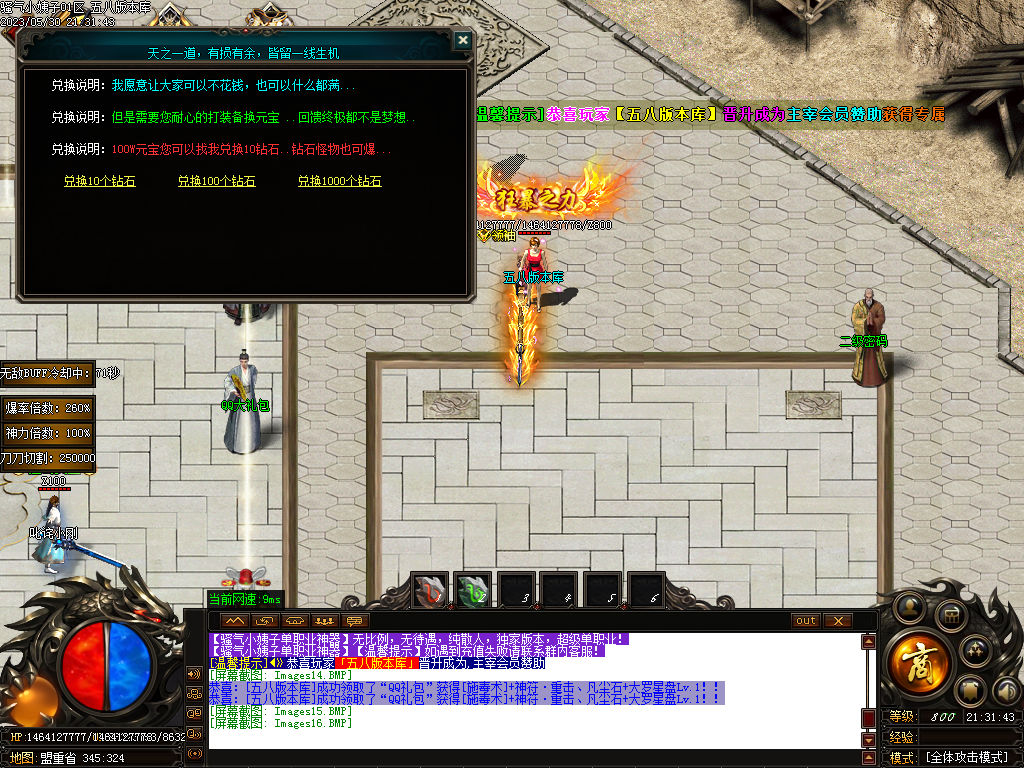Close the chat panel with X
This screenshot has width=1024, height=768.
pyautogui.click(x=837, y=621)
